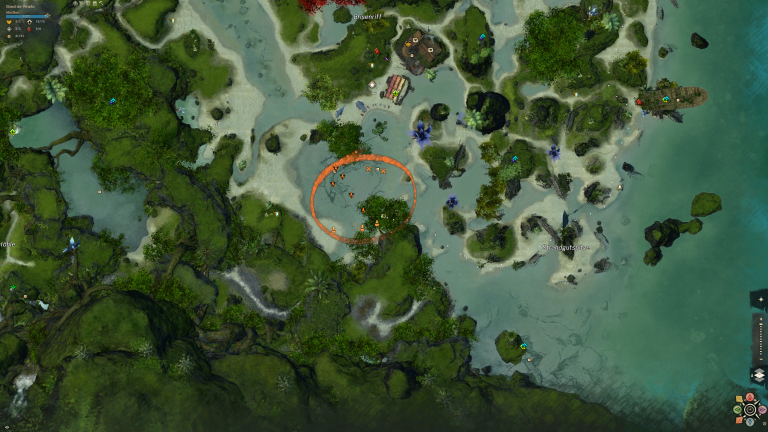Open the map floor layers selector
Viewport: 768px width, 432px height.
(x=759, y=374)
